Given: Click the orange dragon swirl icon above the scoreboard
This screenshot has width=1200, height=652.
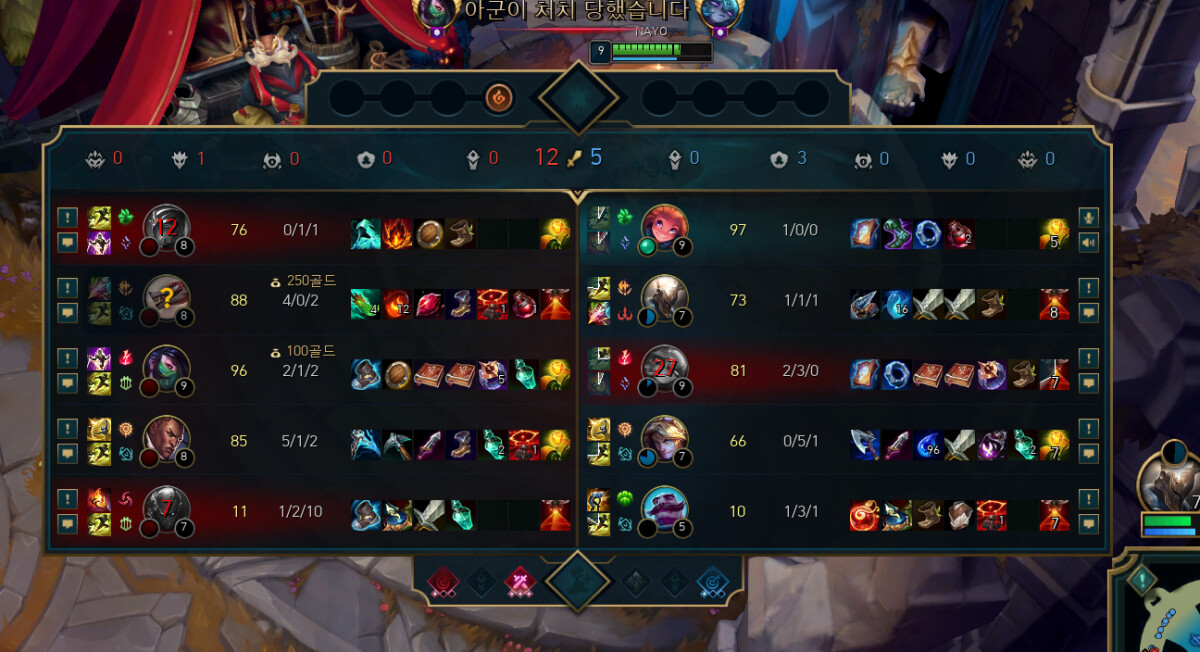Looking at the screenshot, I should point(498,97).
